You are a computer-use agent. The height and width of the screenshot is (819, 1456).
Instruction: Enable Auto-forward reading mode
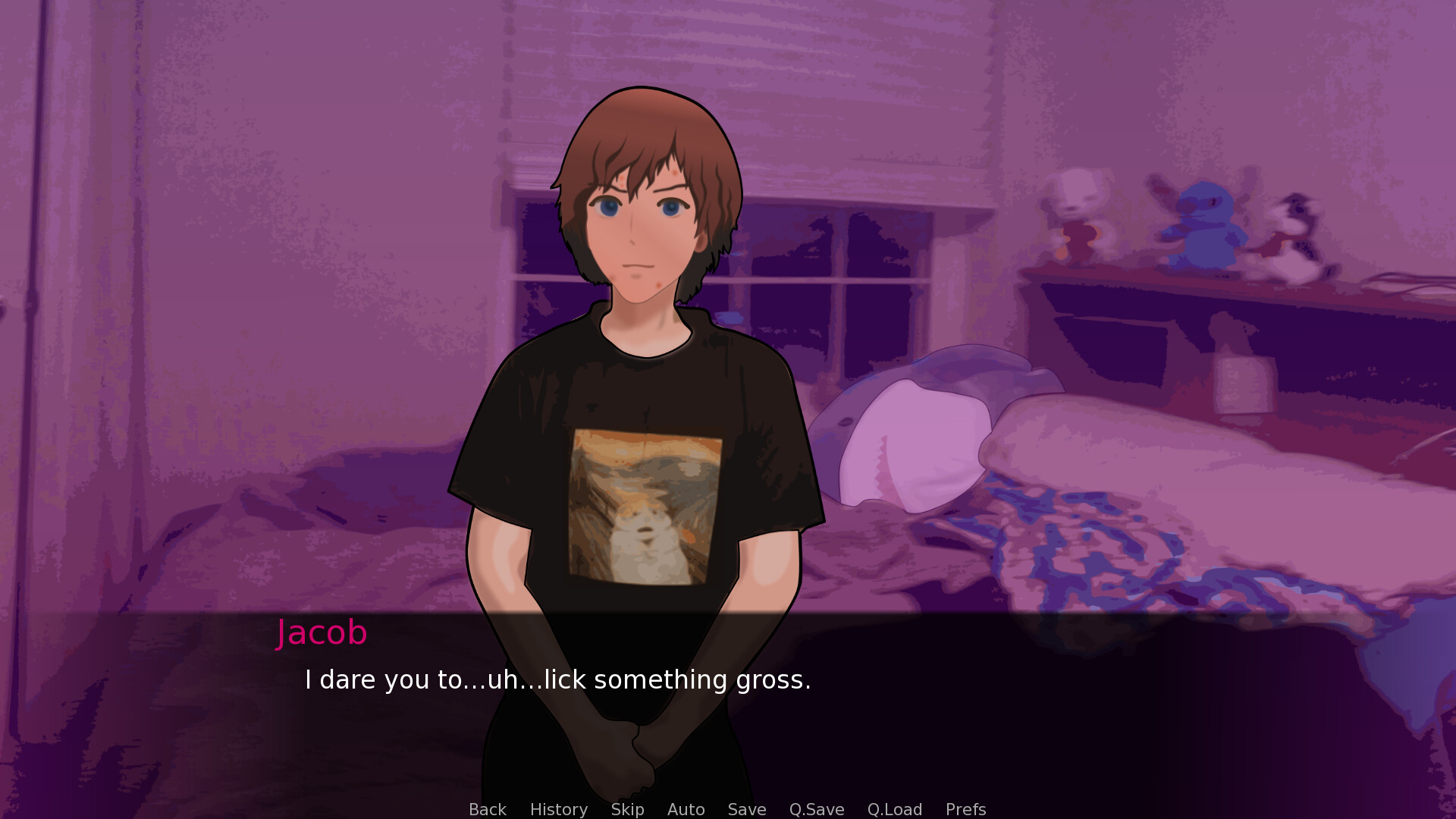tap(685, 809)
